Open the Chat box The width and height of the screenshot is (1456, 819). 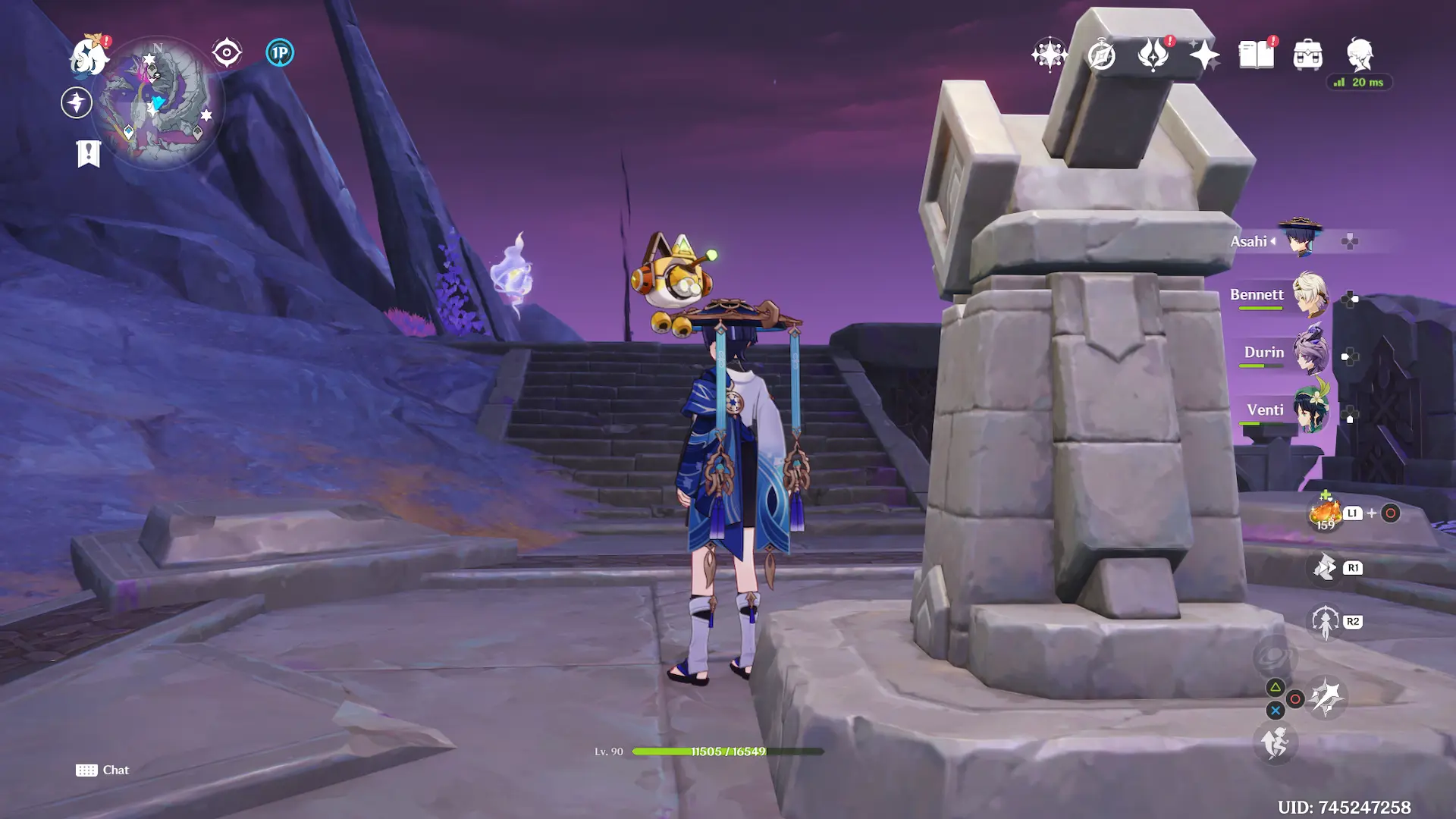[x=103, y=770]
